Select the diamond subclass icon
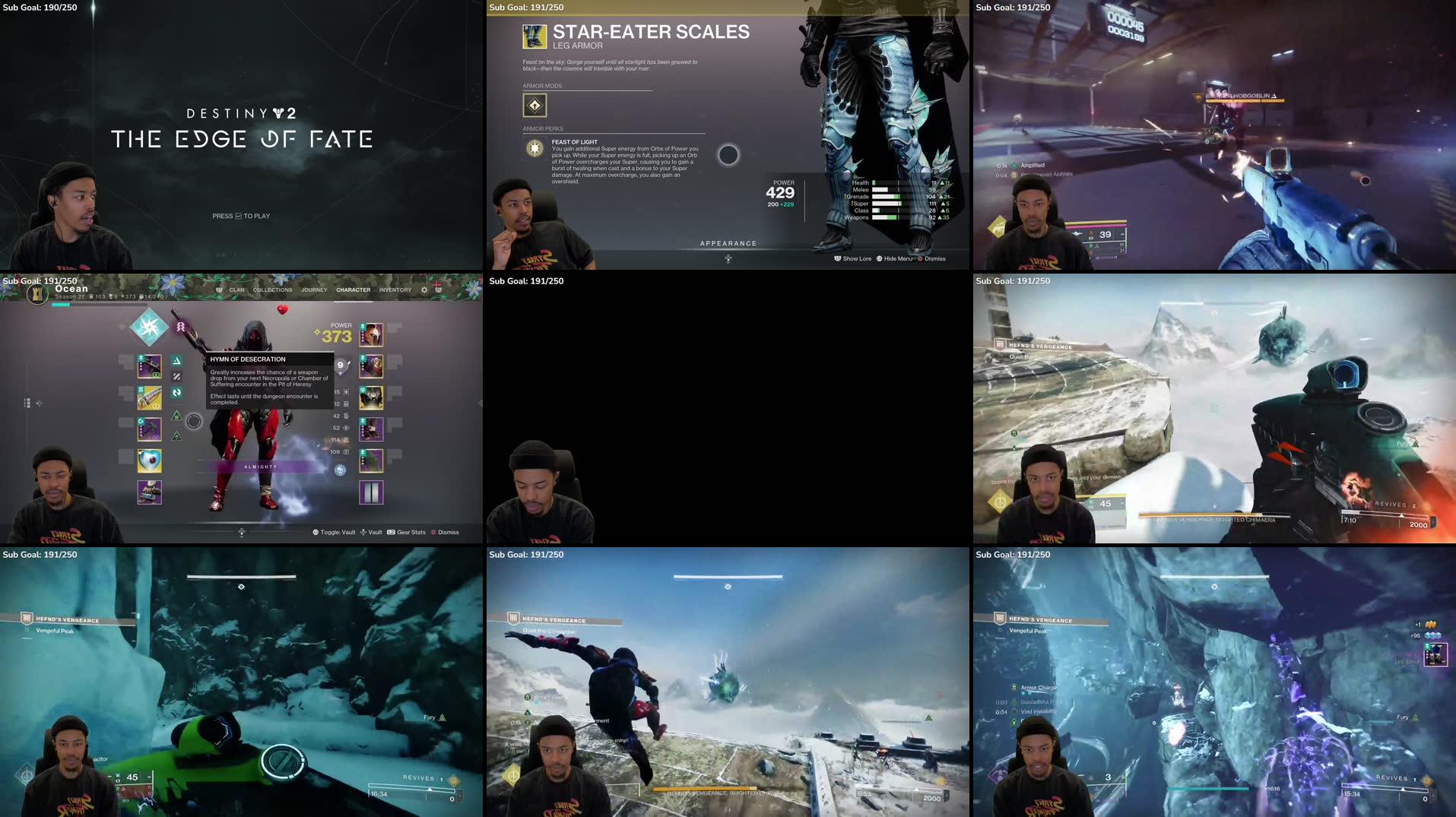Screen dimensions: 1456x817 pos(149,327)
